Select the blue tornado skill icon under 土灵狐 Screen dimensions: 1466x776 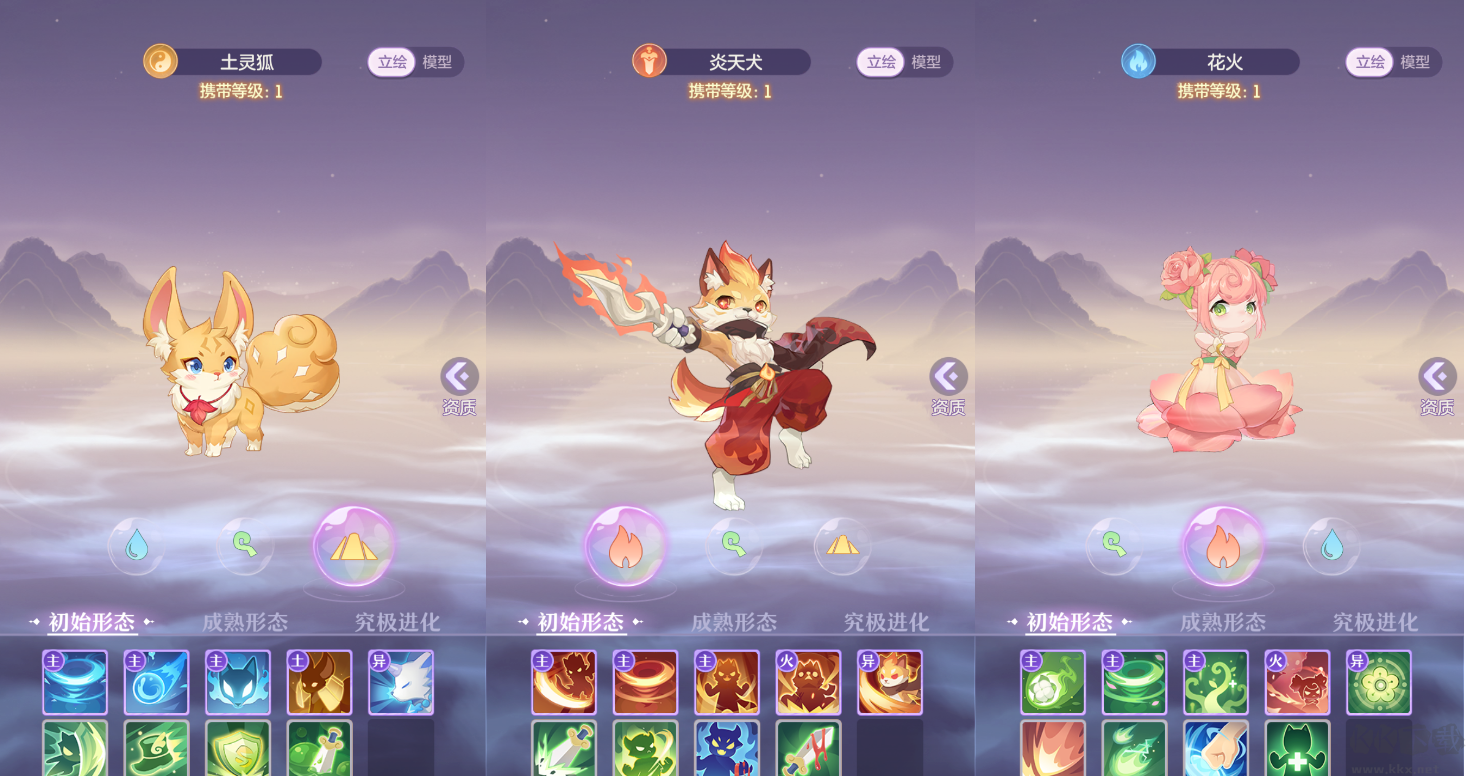74,680
